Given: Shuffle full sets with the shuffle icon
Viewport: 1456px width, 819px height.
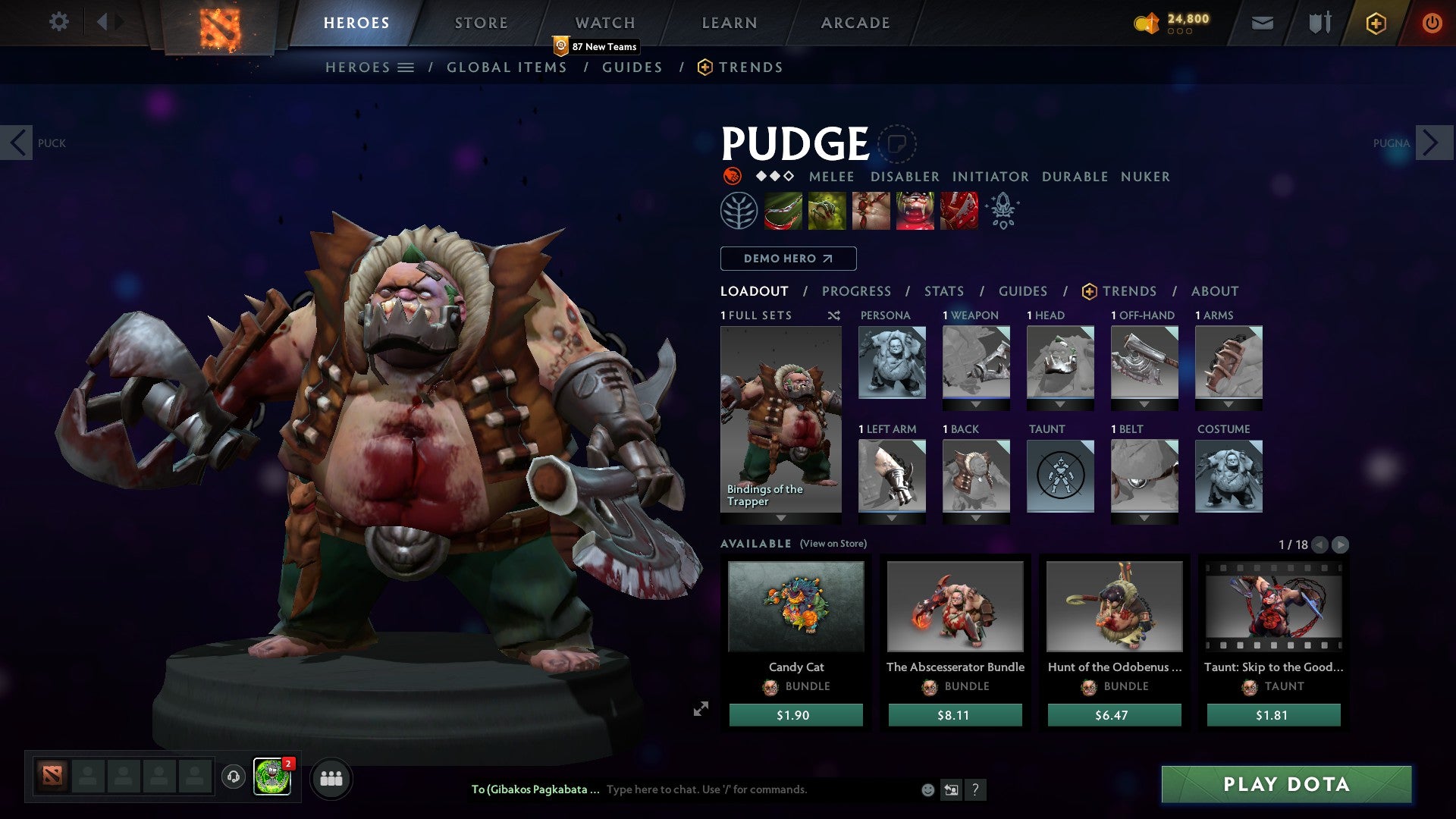Looking at the screenshot, I should (833, 315).
